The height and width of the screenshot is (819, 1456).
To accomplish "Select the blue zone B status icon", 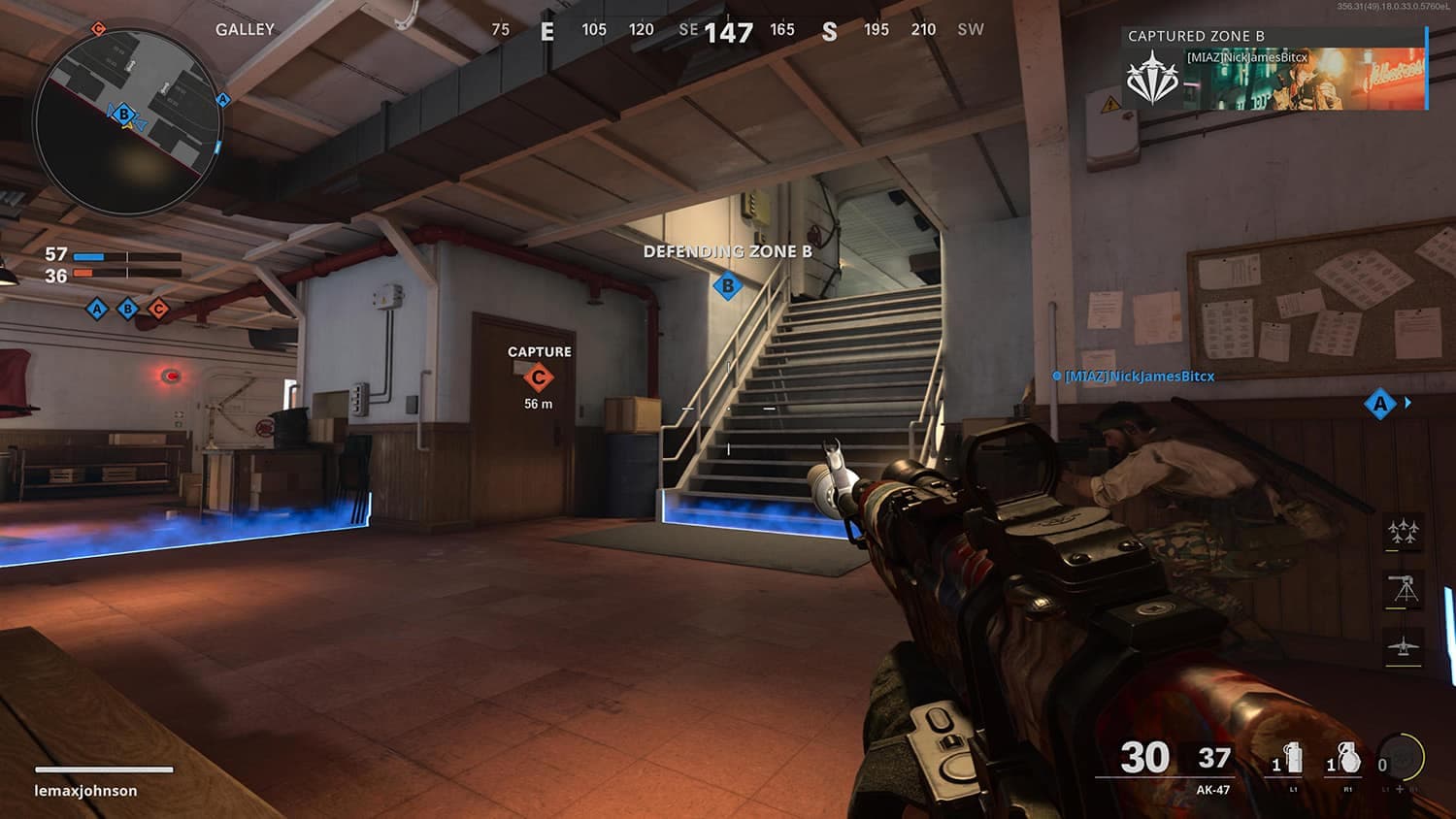I will (127, 310).
